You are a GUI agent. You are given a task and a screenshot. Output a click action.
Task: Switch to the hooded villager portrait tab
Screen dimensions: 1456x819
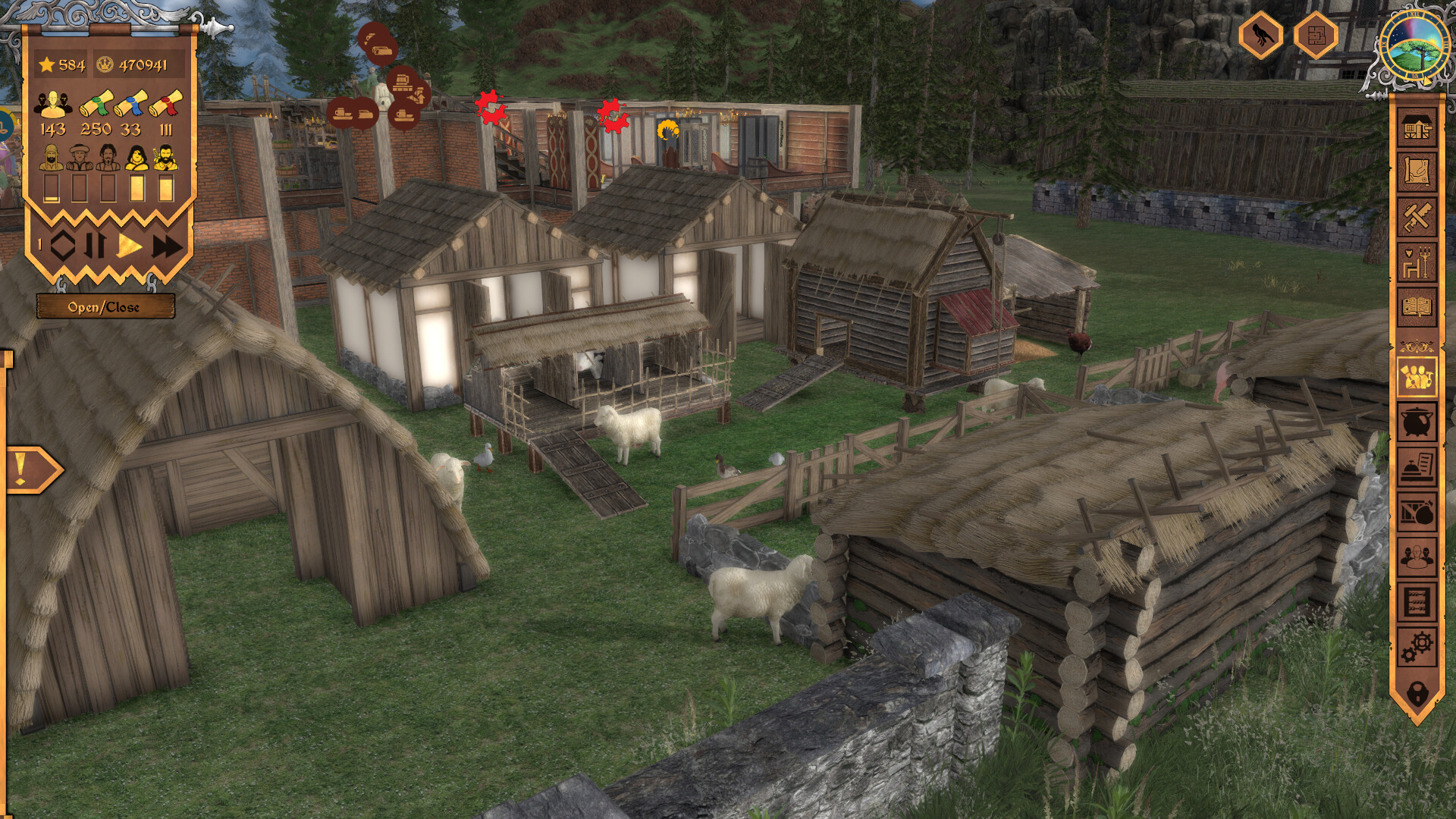[80, 157]
